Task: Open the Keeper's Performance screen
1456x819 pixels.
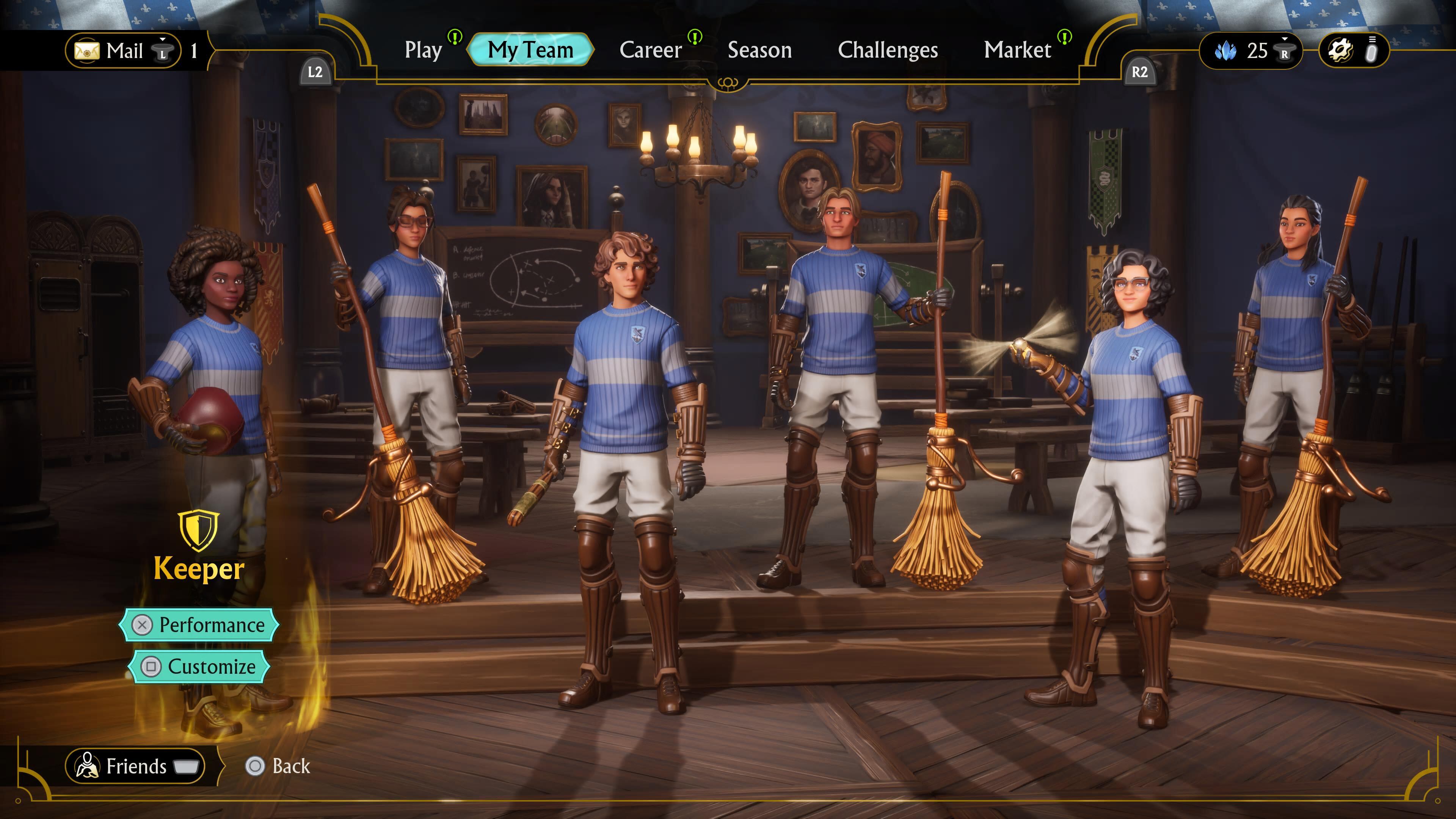Action: pos(199,624)
